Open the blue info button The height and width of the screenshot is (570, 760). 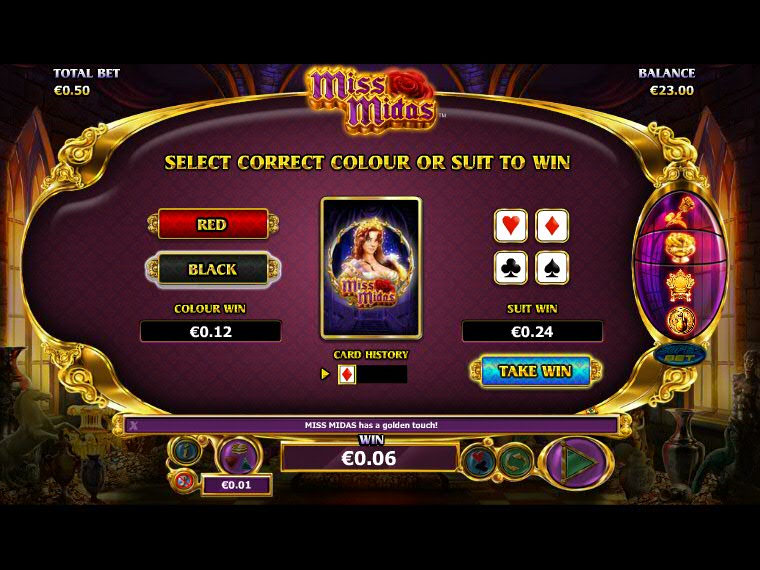point(186,451)
